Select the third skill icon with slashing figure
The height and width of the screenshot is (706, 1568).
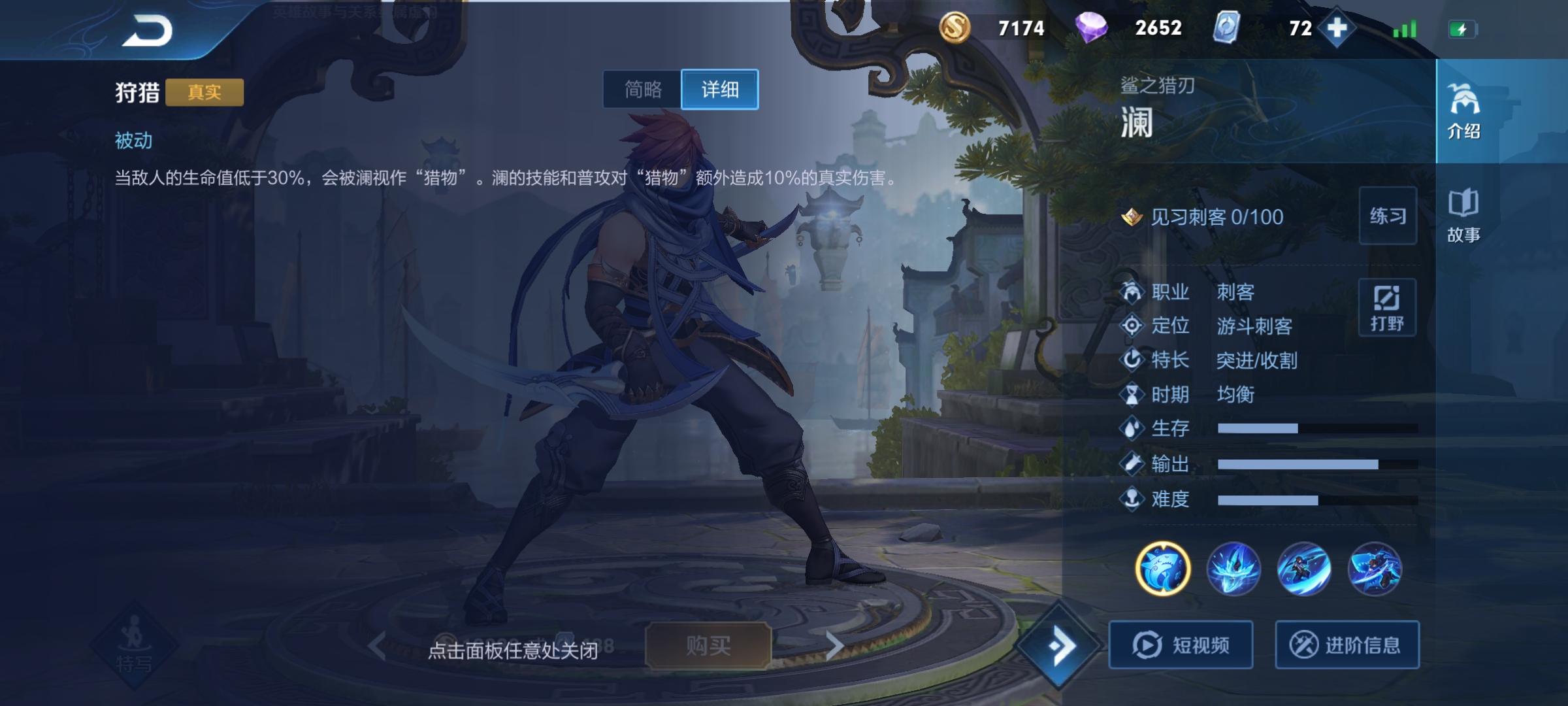[x=1304, y=569]
